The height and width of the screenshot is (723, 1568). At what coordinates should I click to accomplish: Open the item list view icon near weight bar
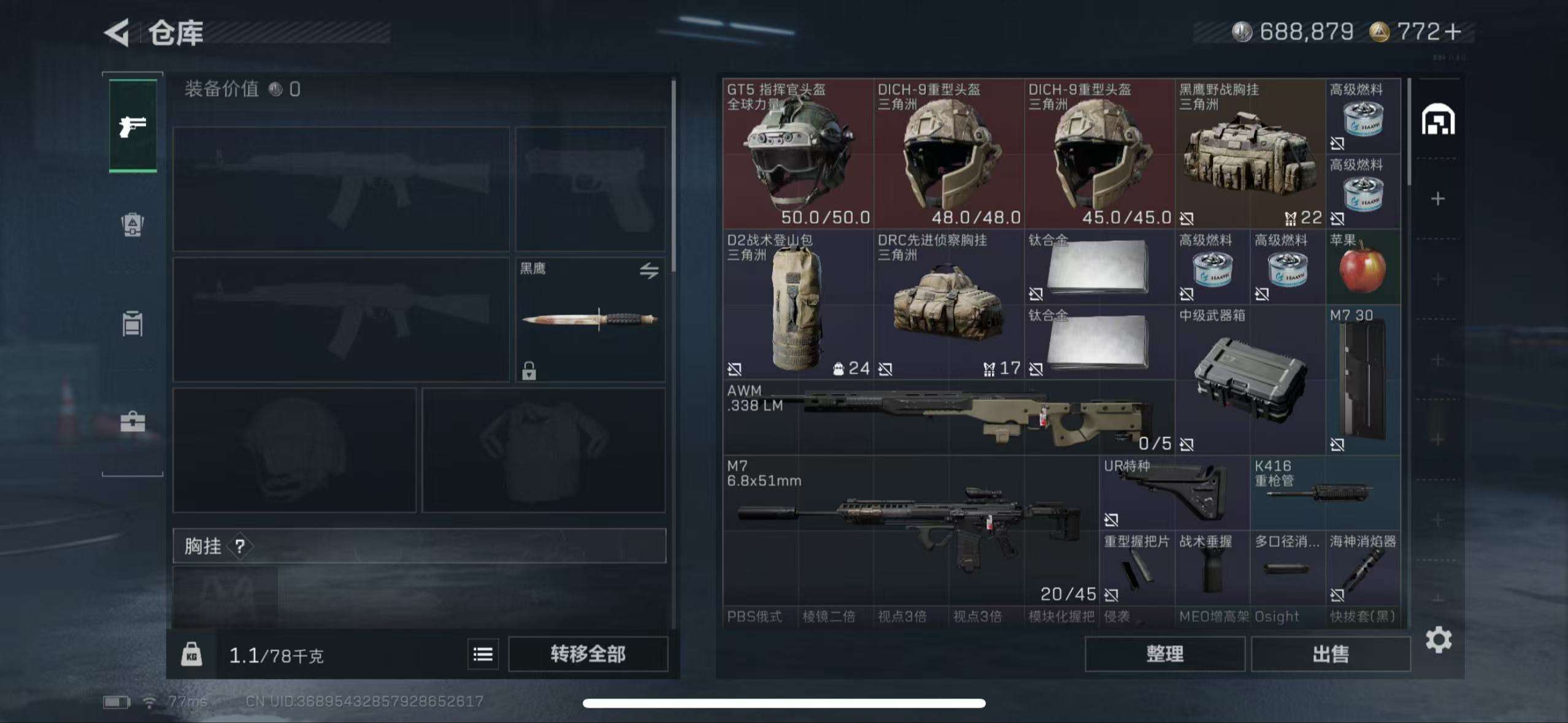(482, 654)
